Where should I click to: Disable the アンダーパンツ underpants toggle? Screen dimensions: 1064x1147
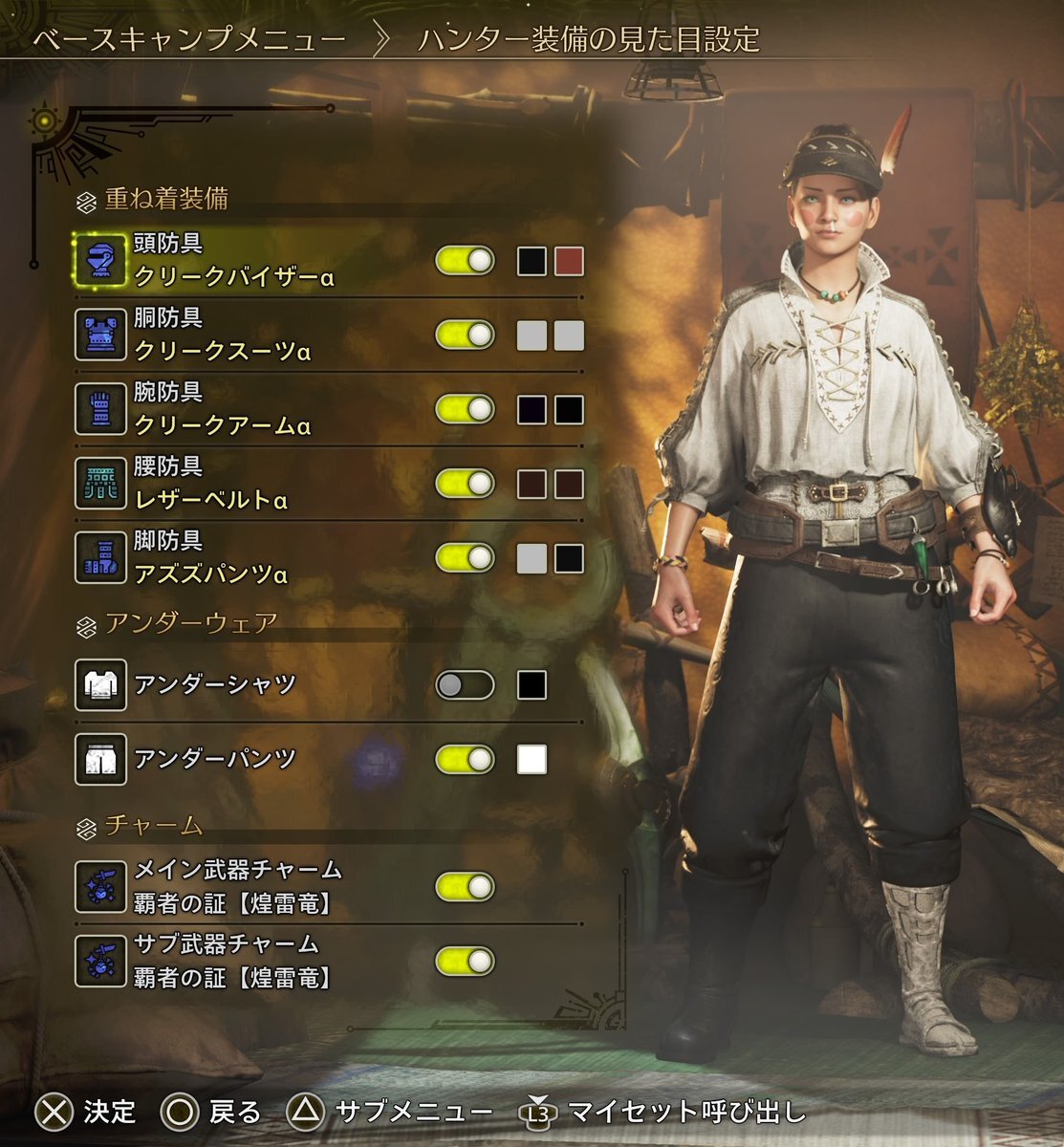pyautogui.click(x=465, y=759)
